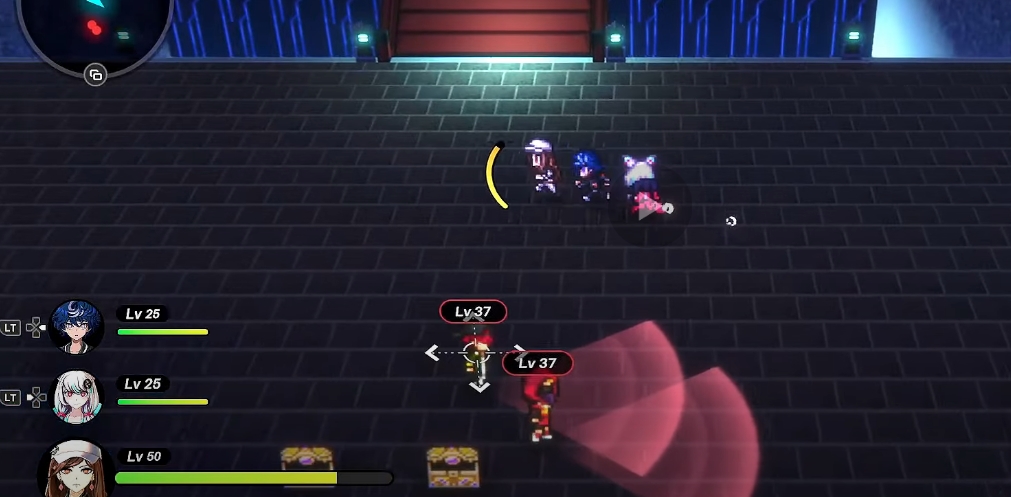Choose the white-haired party member portrait
Screen dimensions: 1011x497
(77, 397)
